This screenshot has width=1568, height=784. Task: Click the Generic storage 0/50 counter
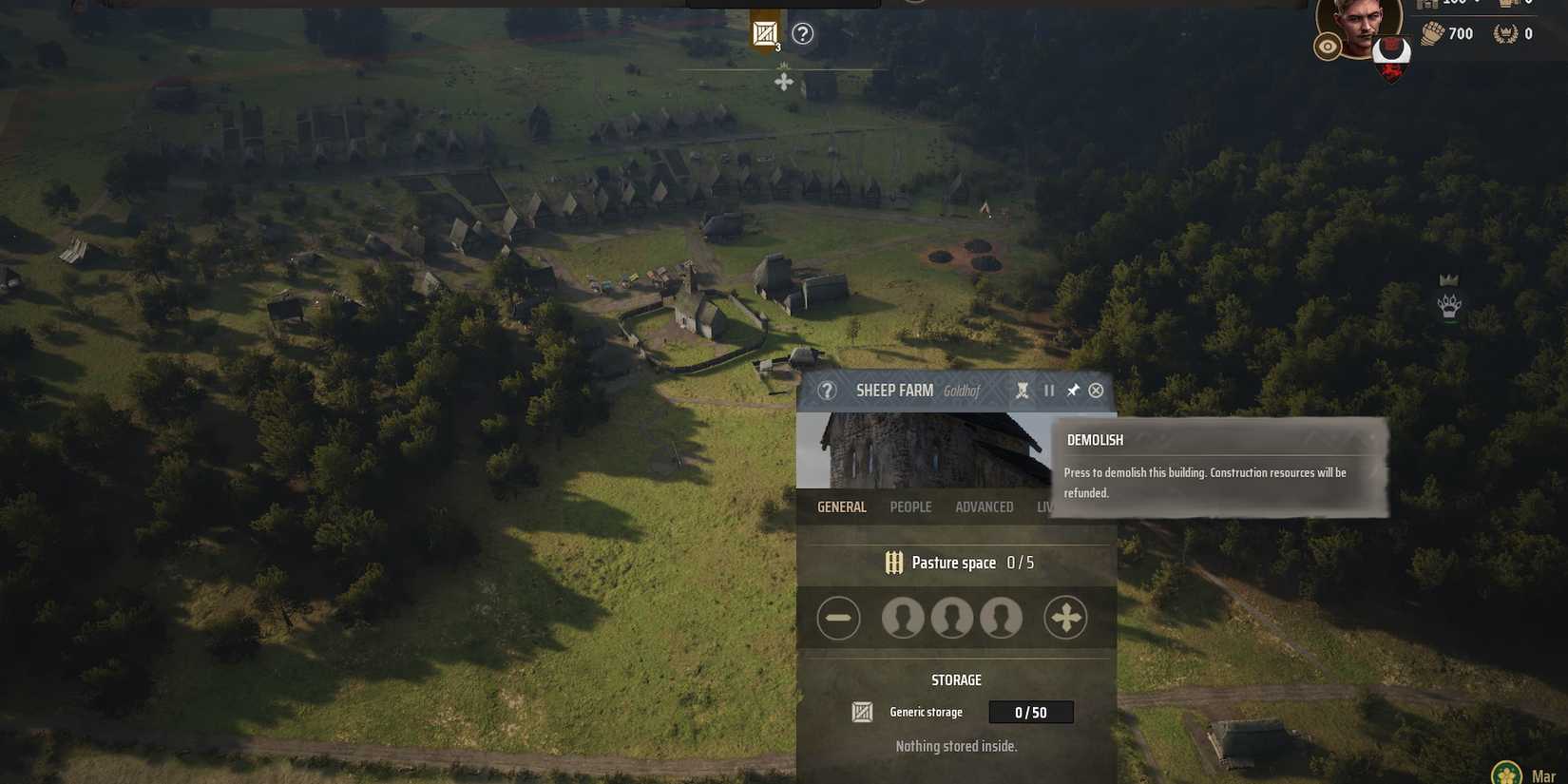1031,711
